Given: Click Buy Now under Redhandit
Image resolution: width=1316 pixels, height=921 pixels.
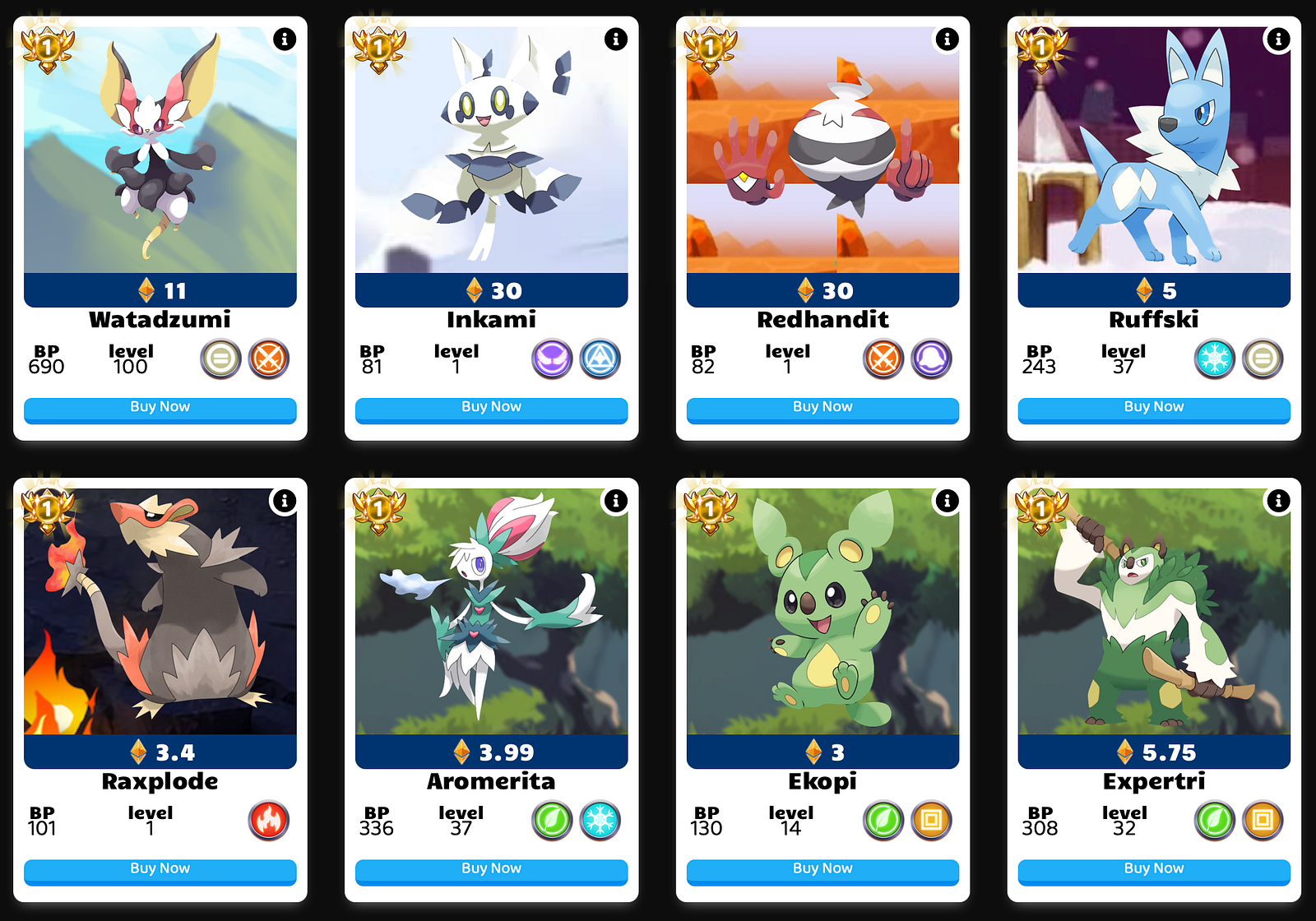Looking at the screenshot, I should click(822, 408).
